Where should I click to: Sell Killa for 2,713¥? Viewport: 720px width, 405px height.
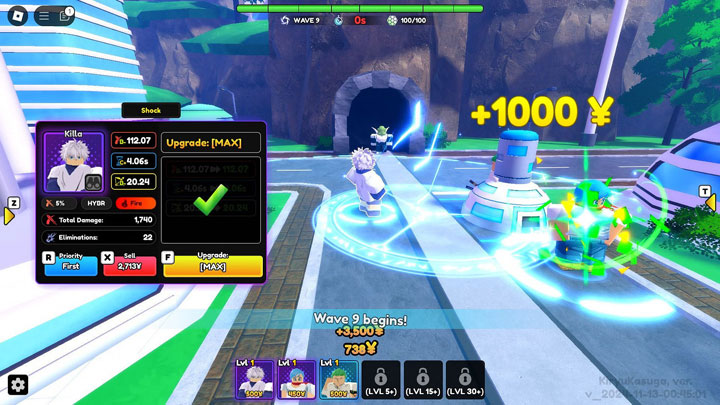129,265
